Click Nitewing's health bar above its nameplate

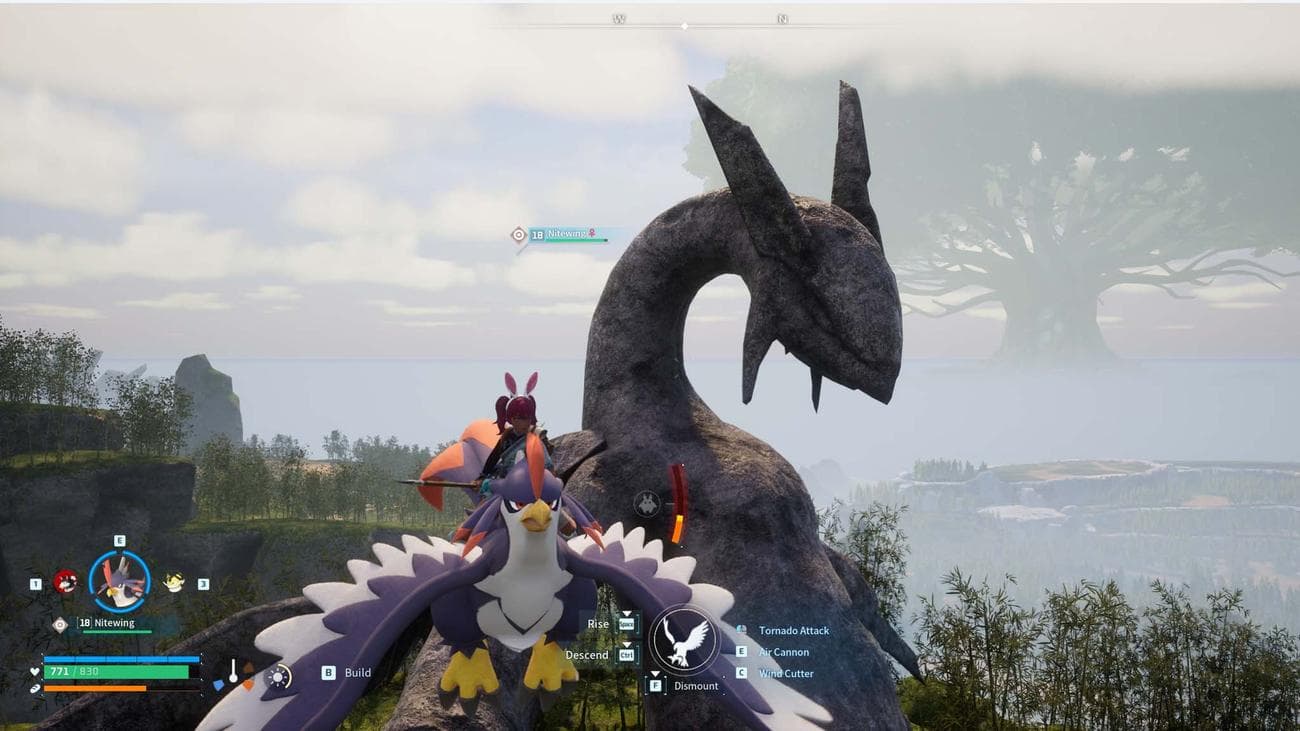(116, 630)
